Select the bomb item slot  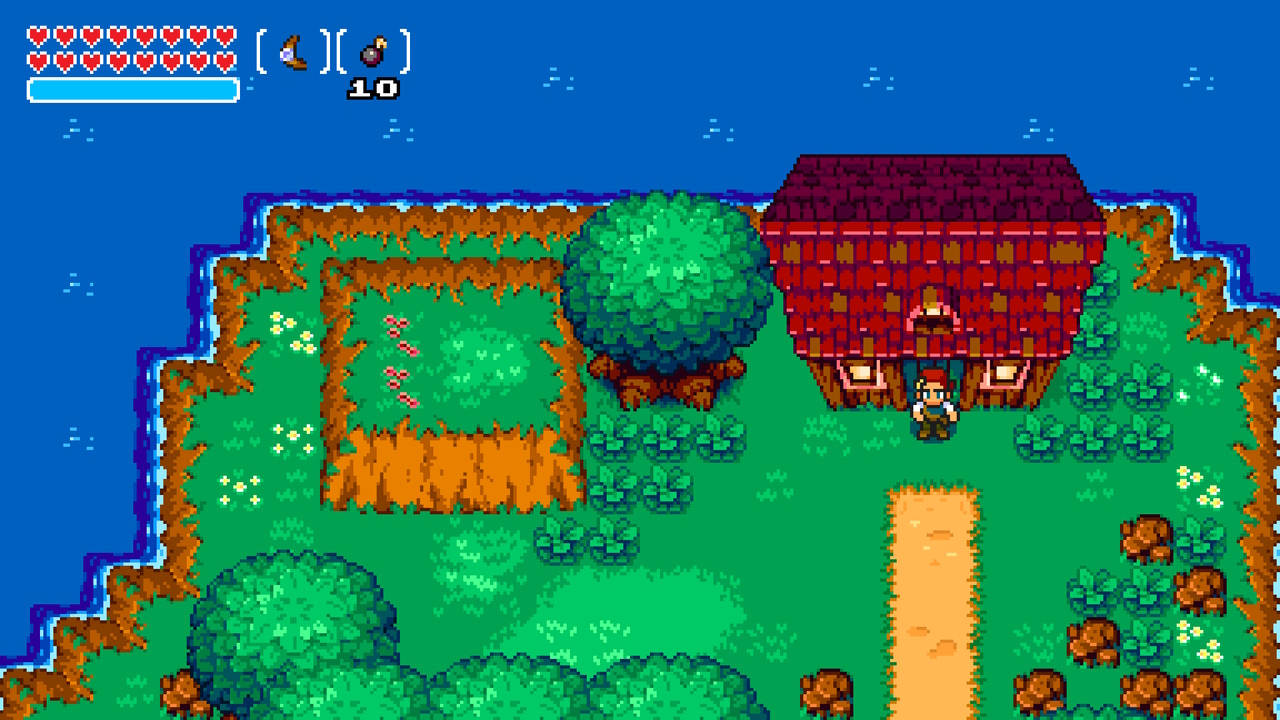(371, 52)
